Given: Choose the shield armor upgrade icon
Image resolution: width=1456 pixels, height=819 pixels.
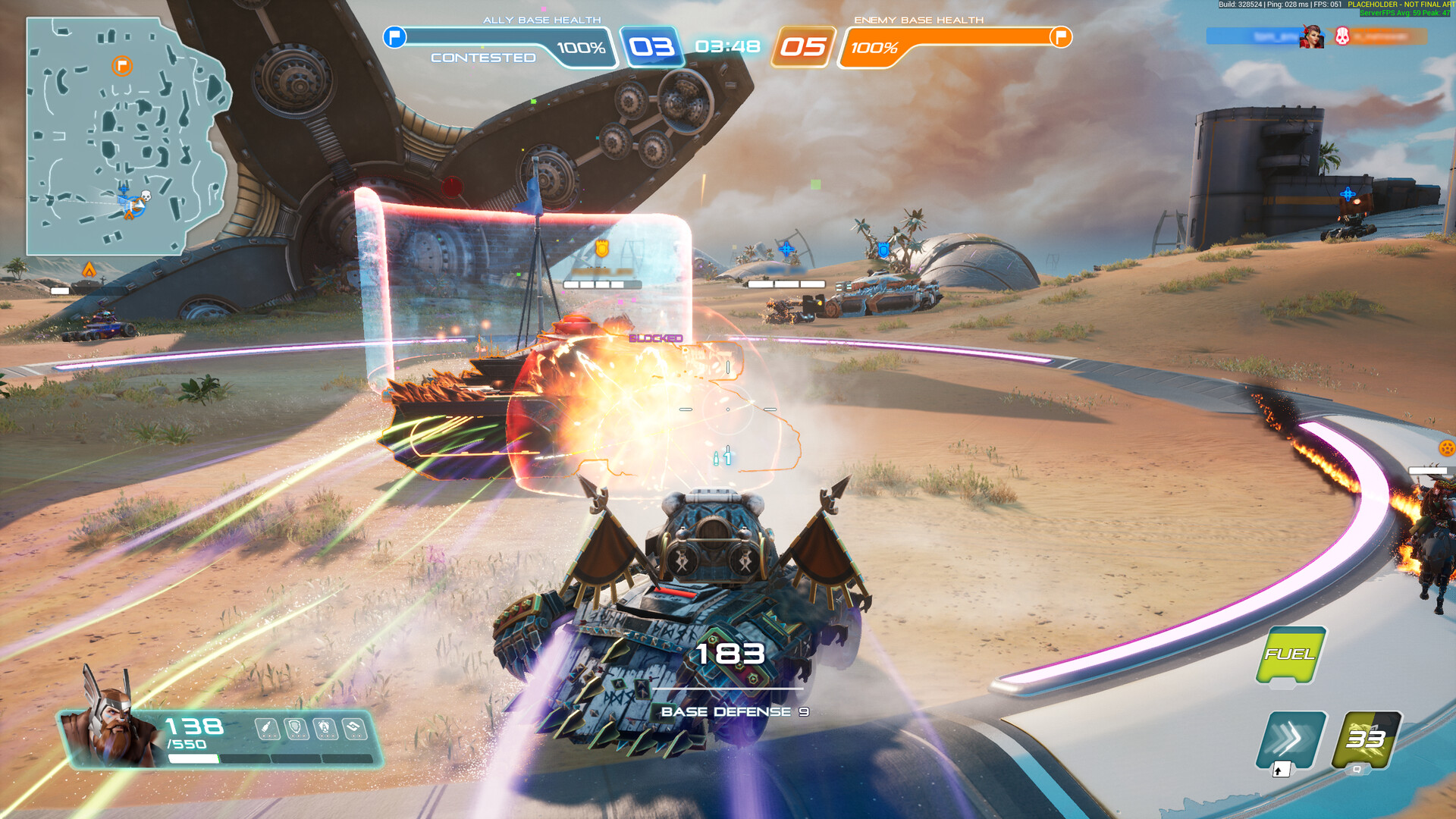Looking at the screenshot, I should click(x=295, y=729).
